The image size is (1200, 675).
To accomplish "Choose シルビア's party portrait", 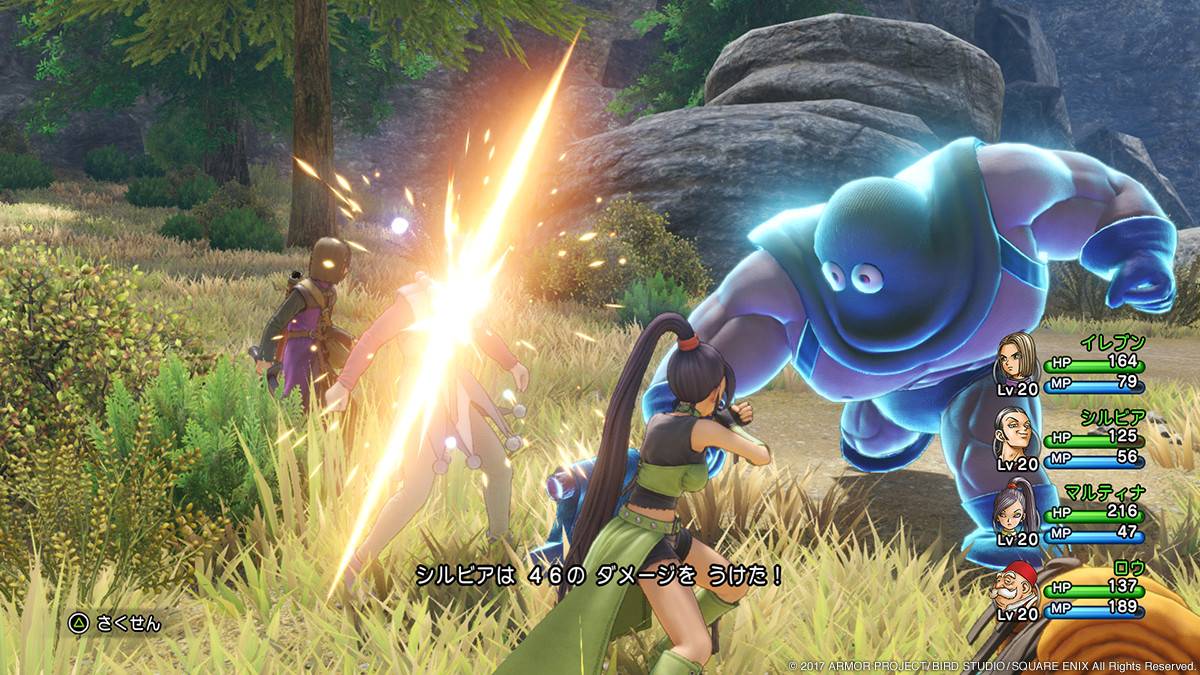I will point(1015,436).
